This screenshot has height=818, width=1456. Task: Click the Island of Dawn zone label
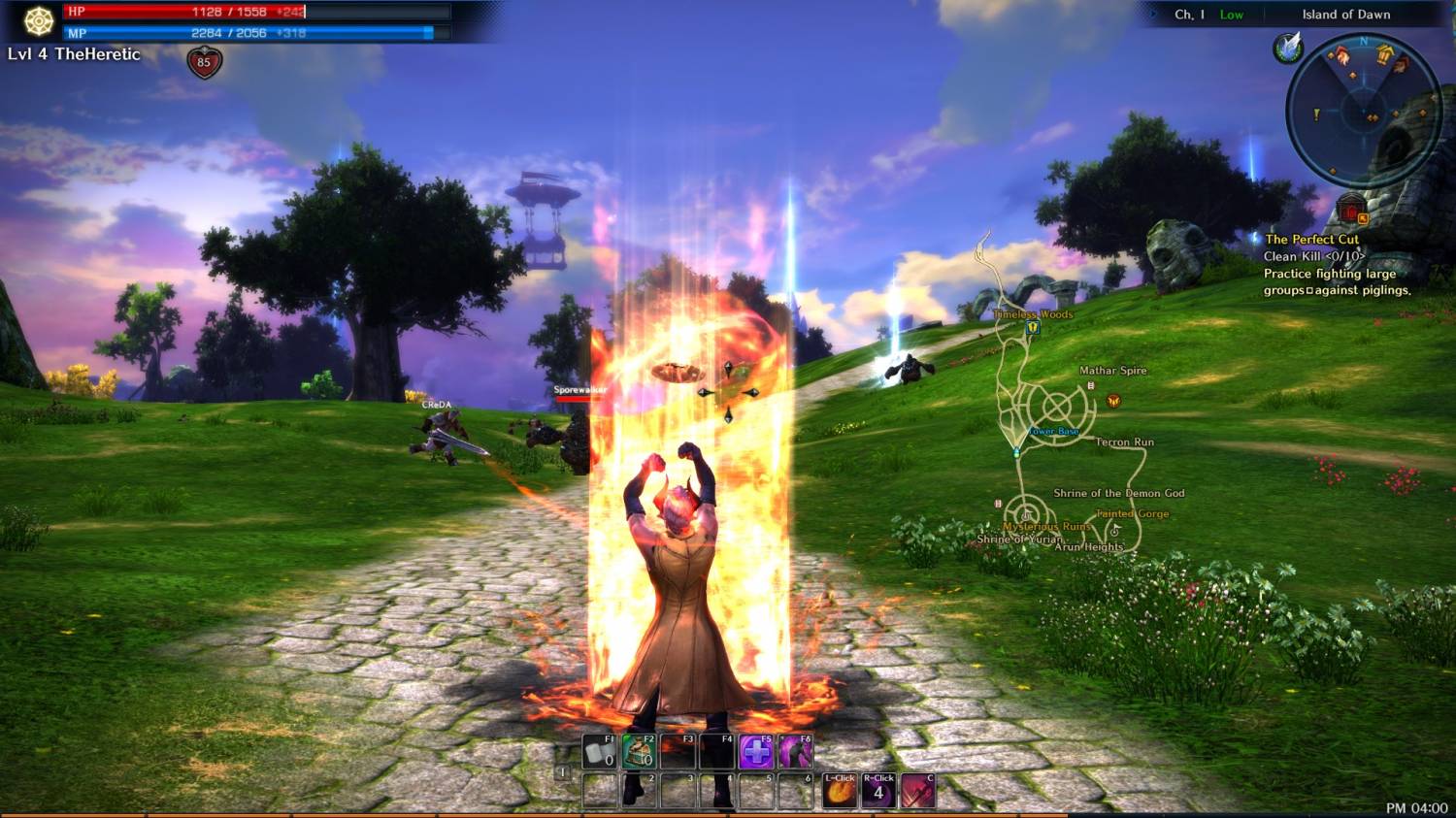pyautogui.click(x=1345, y=15)
